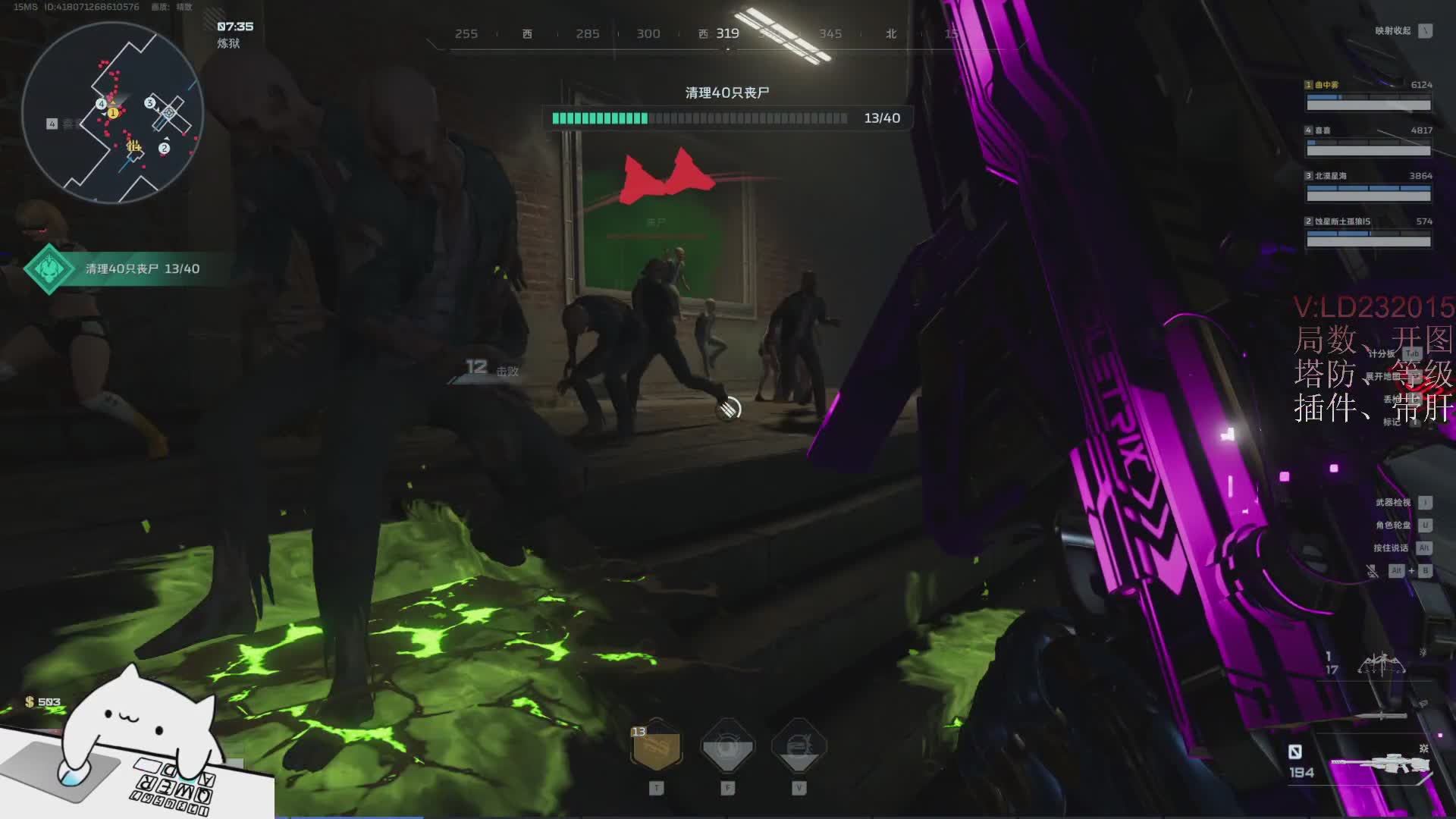This screenshot has width=1456, height=819.
Task: Select teammate 曲中雾 in the squad list
Action: [x=1368, y=96]
